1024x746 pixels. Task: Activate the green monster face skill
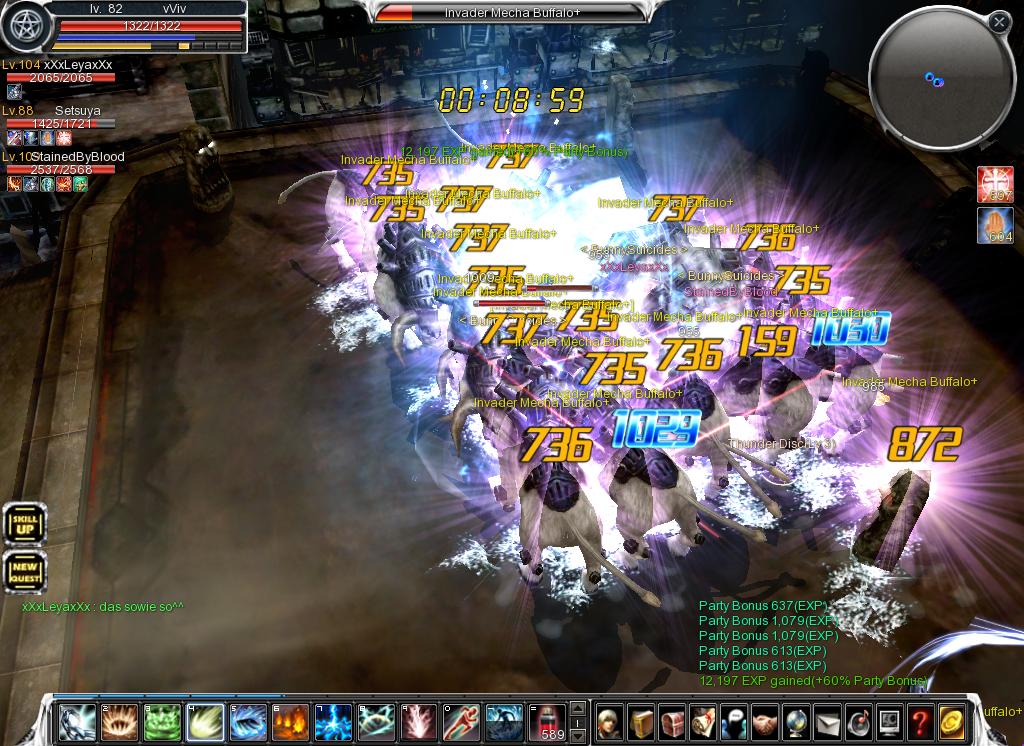(162, 720)
